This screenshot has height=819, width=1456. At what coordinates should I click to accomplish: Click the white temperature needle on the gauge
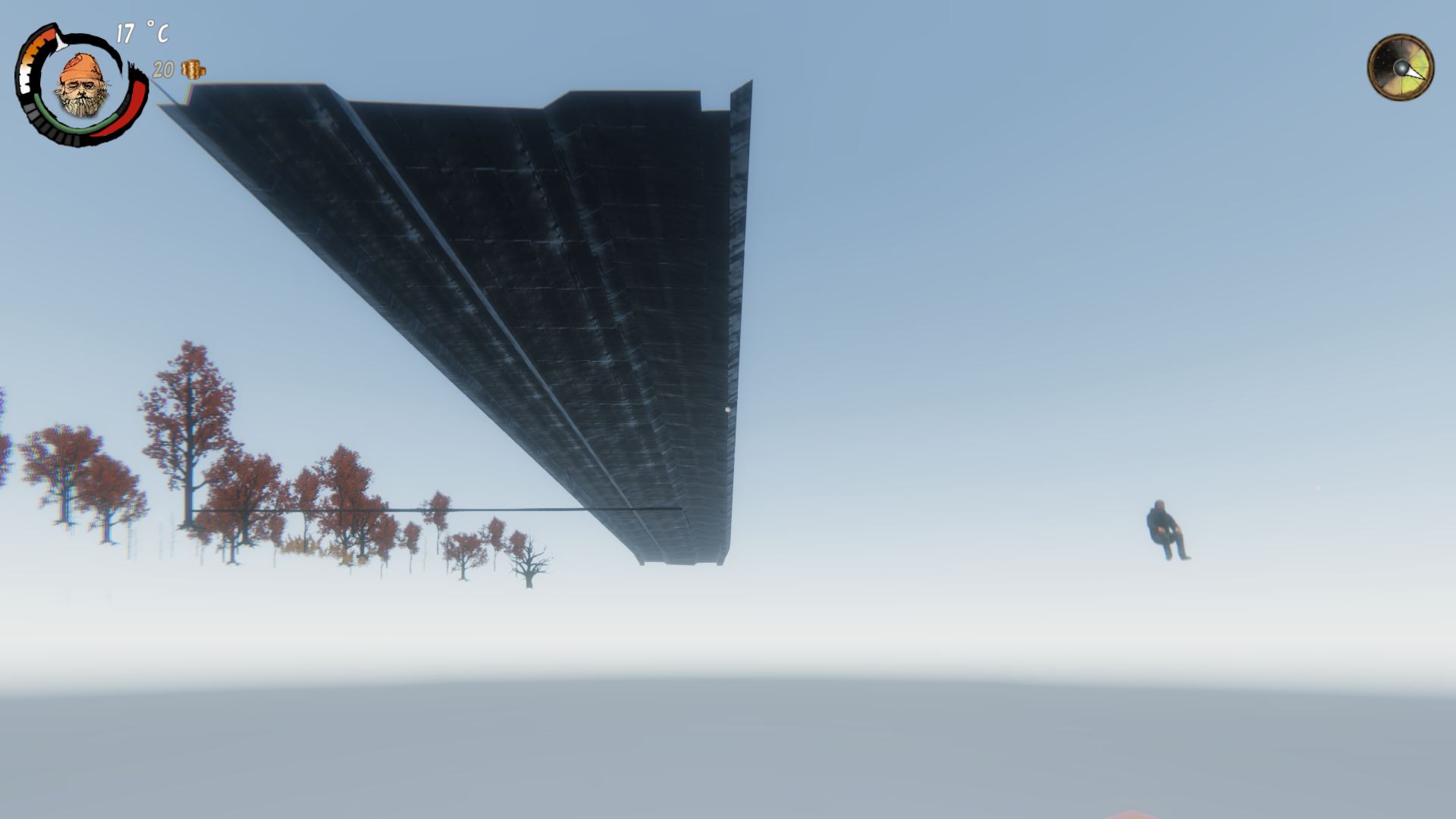coord(61,42)
